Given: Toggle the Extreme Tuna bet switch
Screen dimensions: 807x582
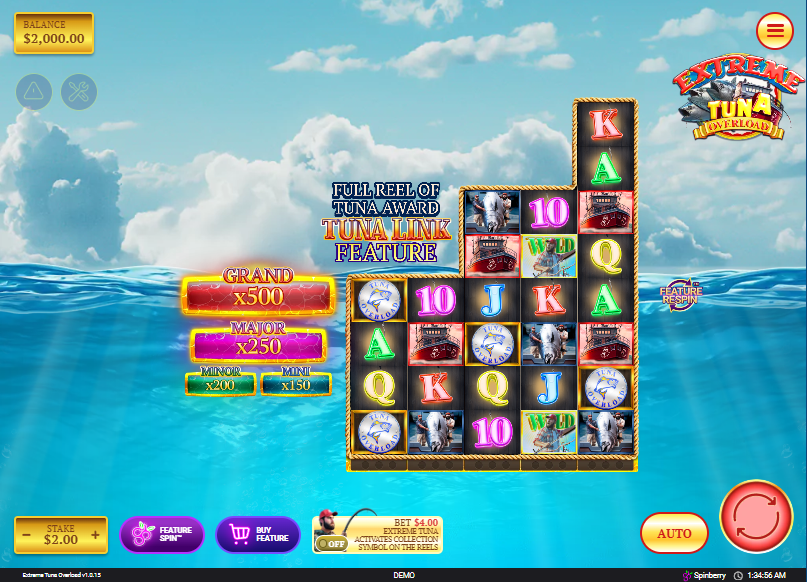Looking at the screenshot, I should tap(331, 543).
